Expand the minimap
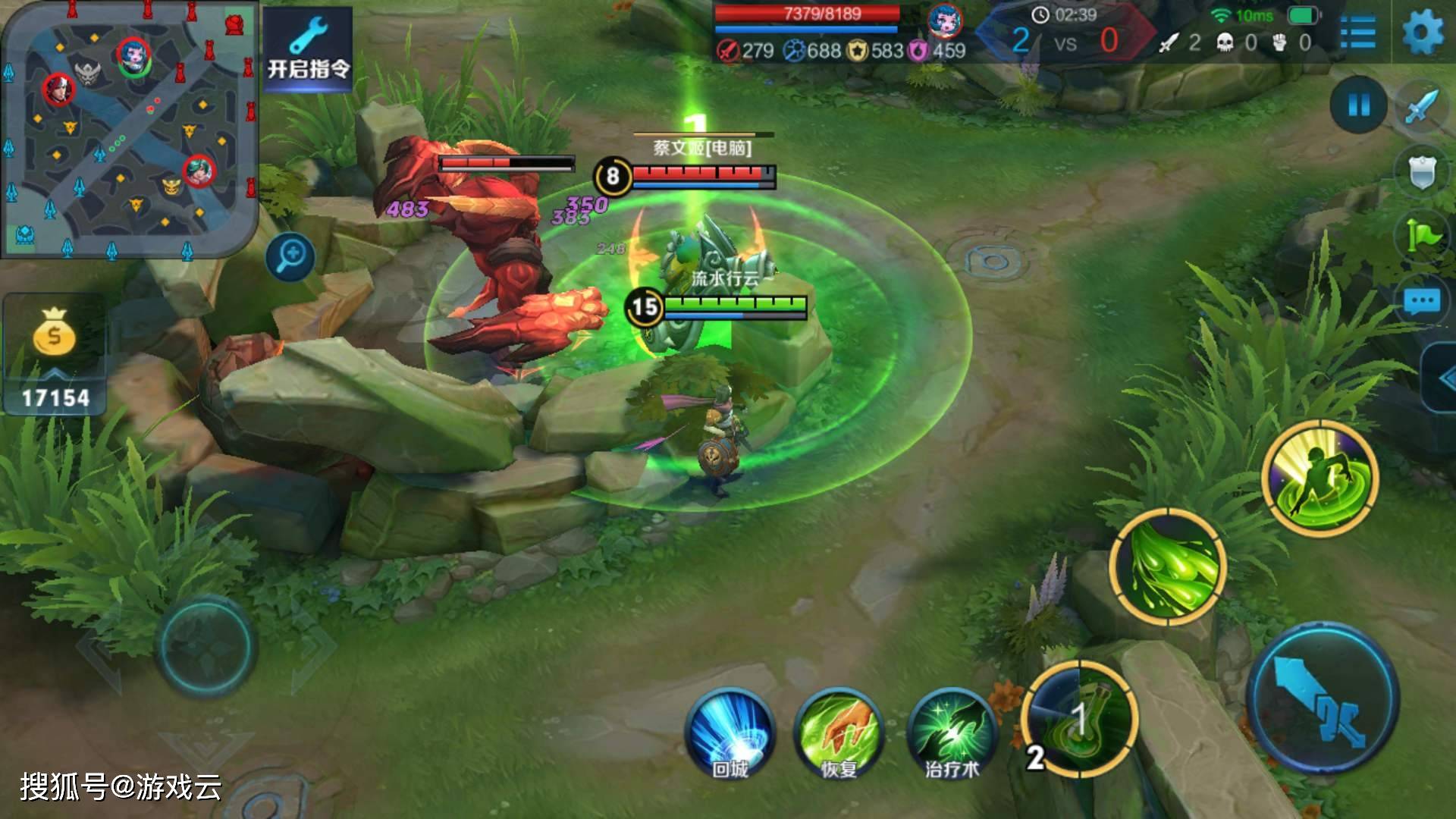1456x819 pixels. click(x=129, y=129)
